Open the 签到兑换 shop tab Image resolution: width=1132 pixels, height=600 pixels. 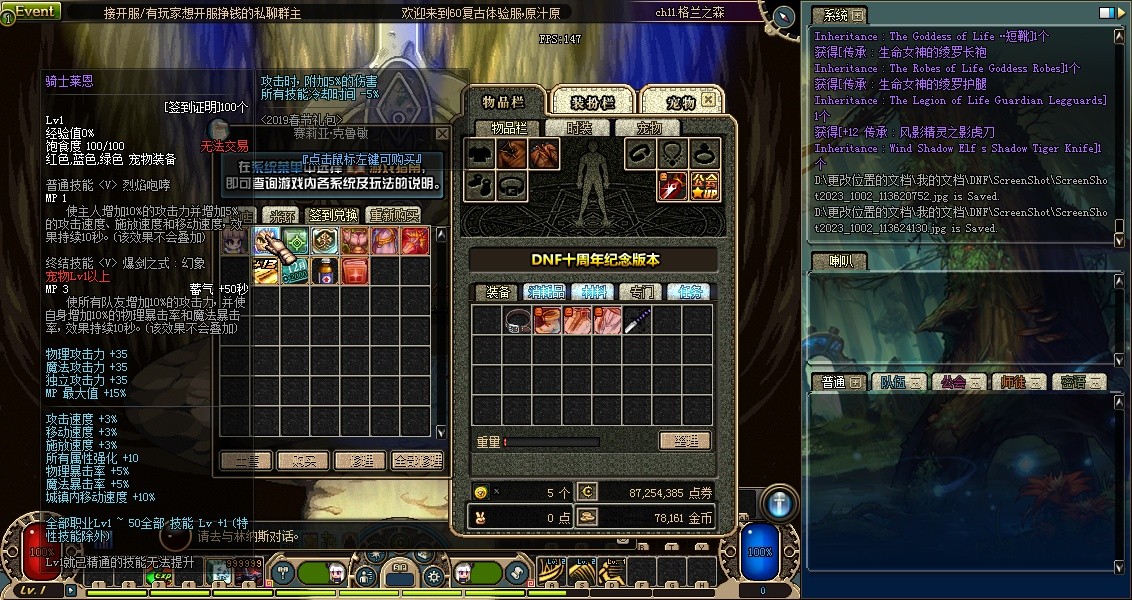point(333,215)
